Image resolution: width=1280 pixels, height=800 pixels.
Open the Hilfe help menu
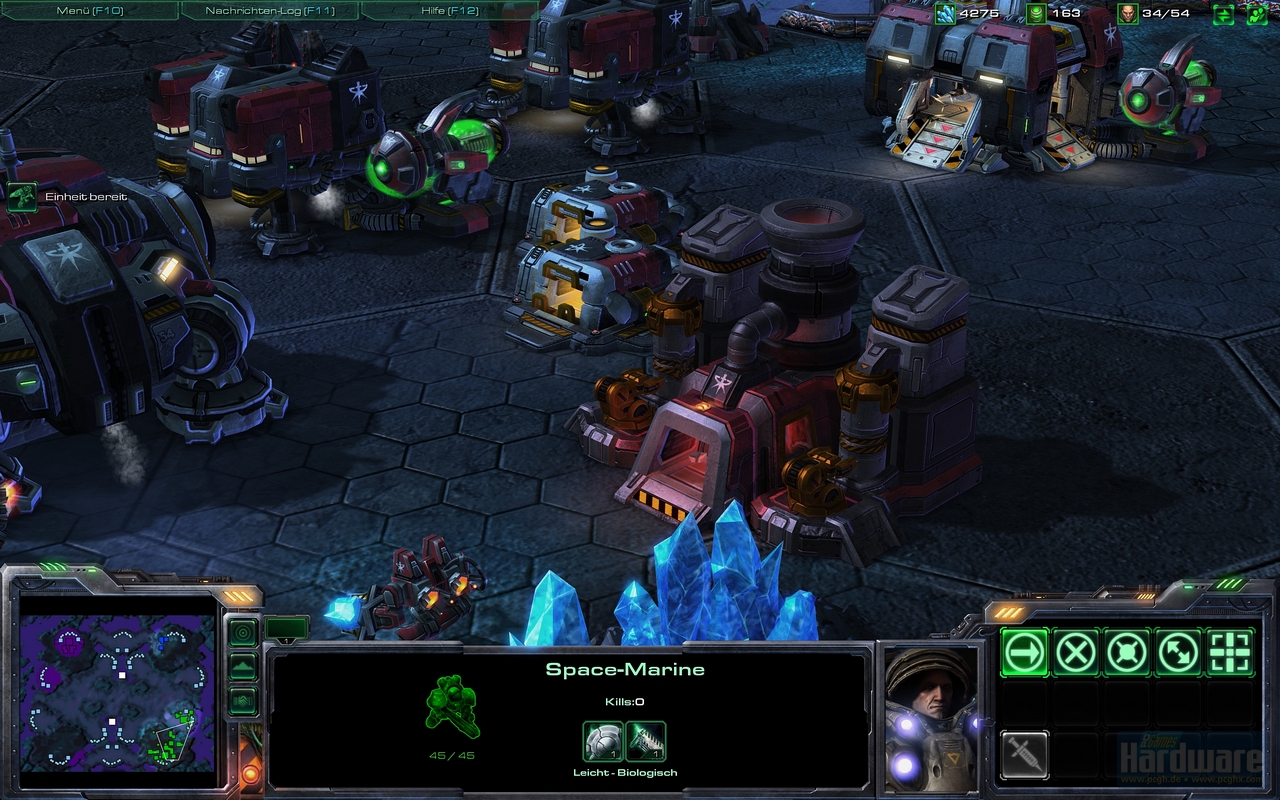tap(448, 11)
